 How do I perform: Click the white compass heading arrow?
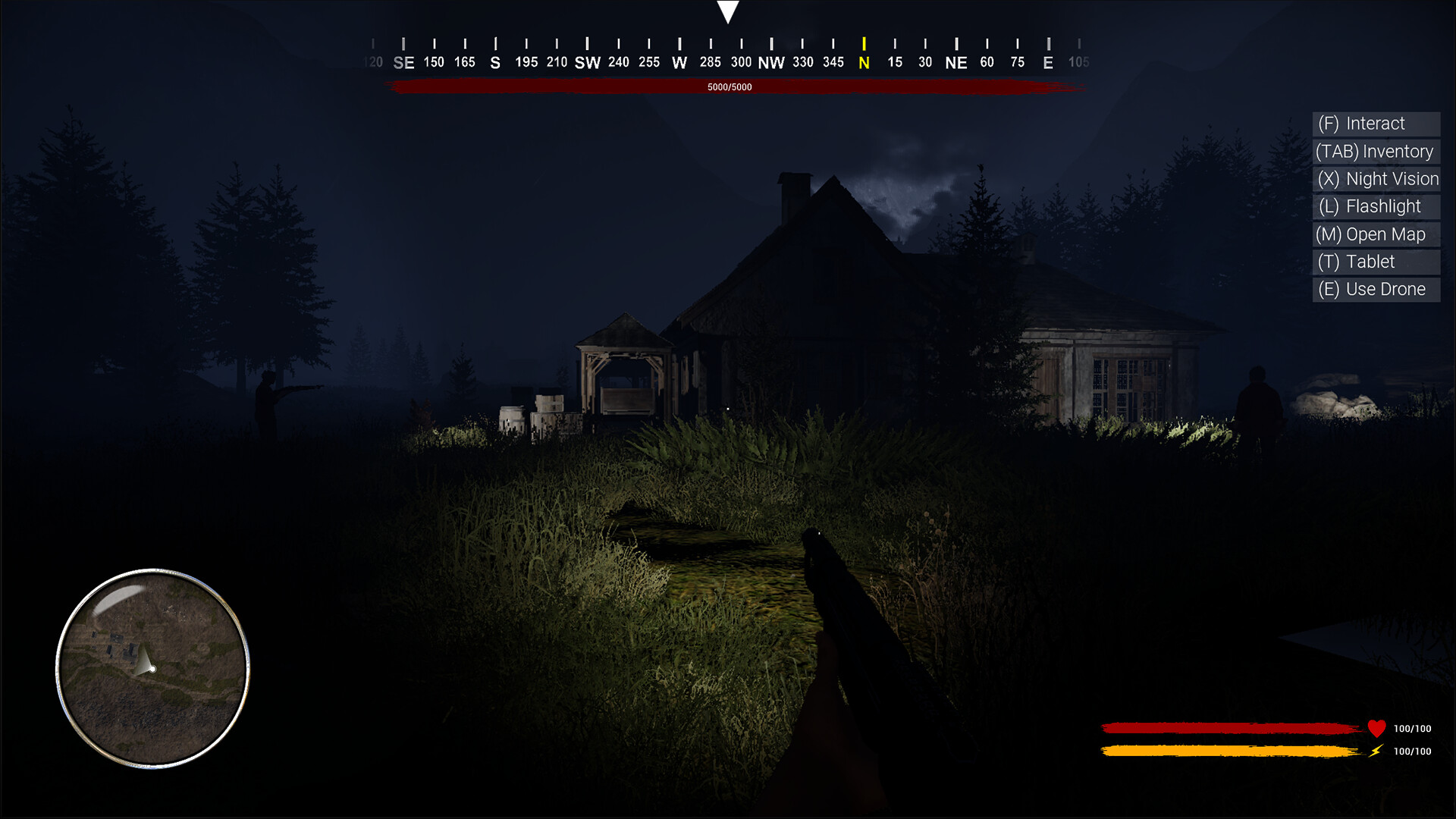click(x=728, y=11)
